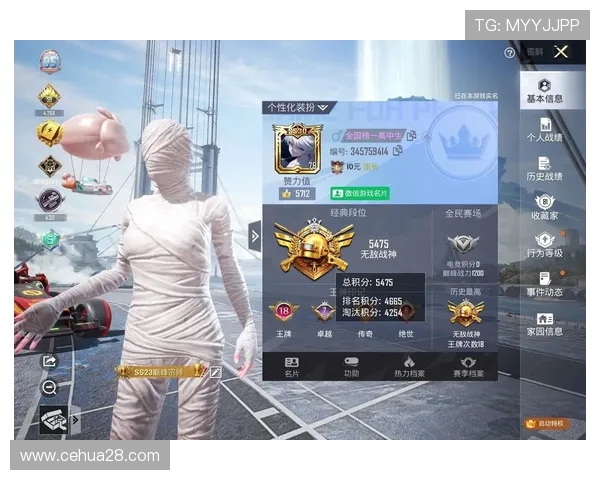This screenshot has height=480, width=600.
Task: Expand the 个性化装扮 dropdown
Action: 298,107
